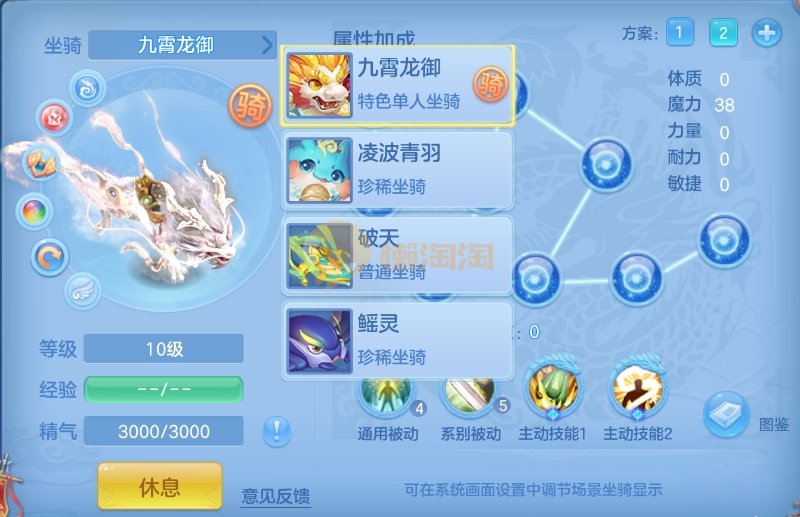Switch to scheme 1
The width and height of the screenshot is (800, 517).
[x=679, y=33]
